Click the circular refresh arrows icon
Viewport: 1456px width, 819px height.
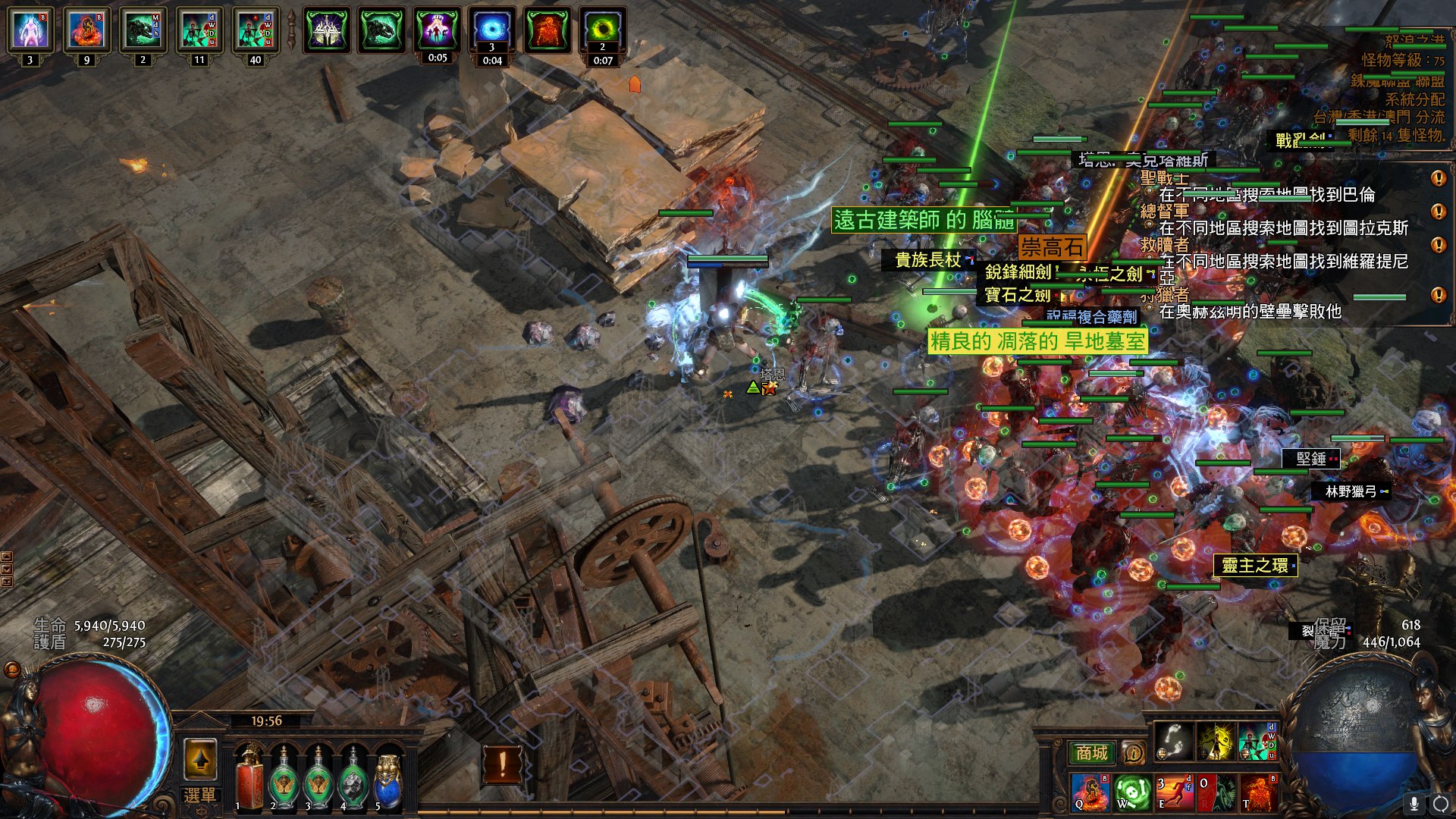pyautogui.click(x=1440, y=803)
